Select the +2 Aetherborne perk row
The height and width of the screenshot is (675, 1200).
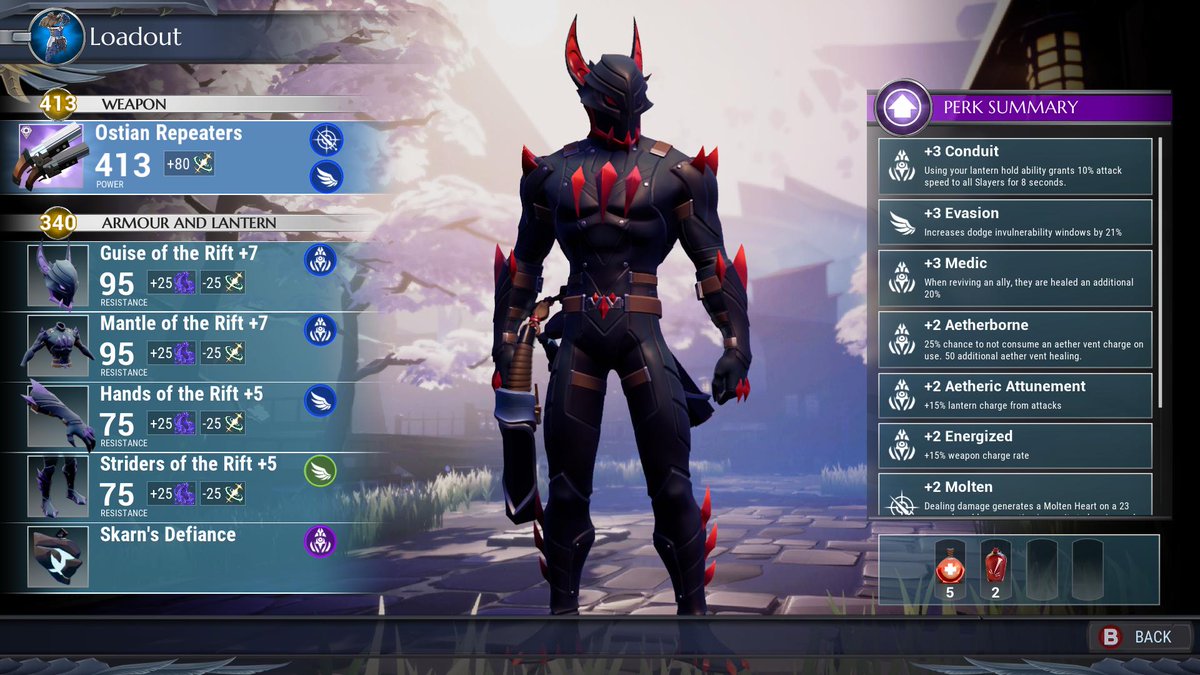coord(1015,339)
